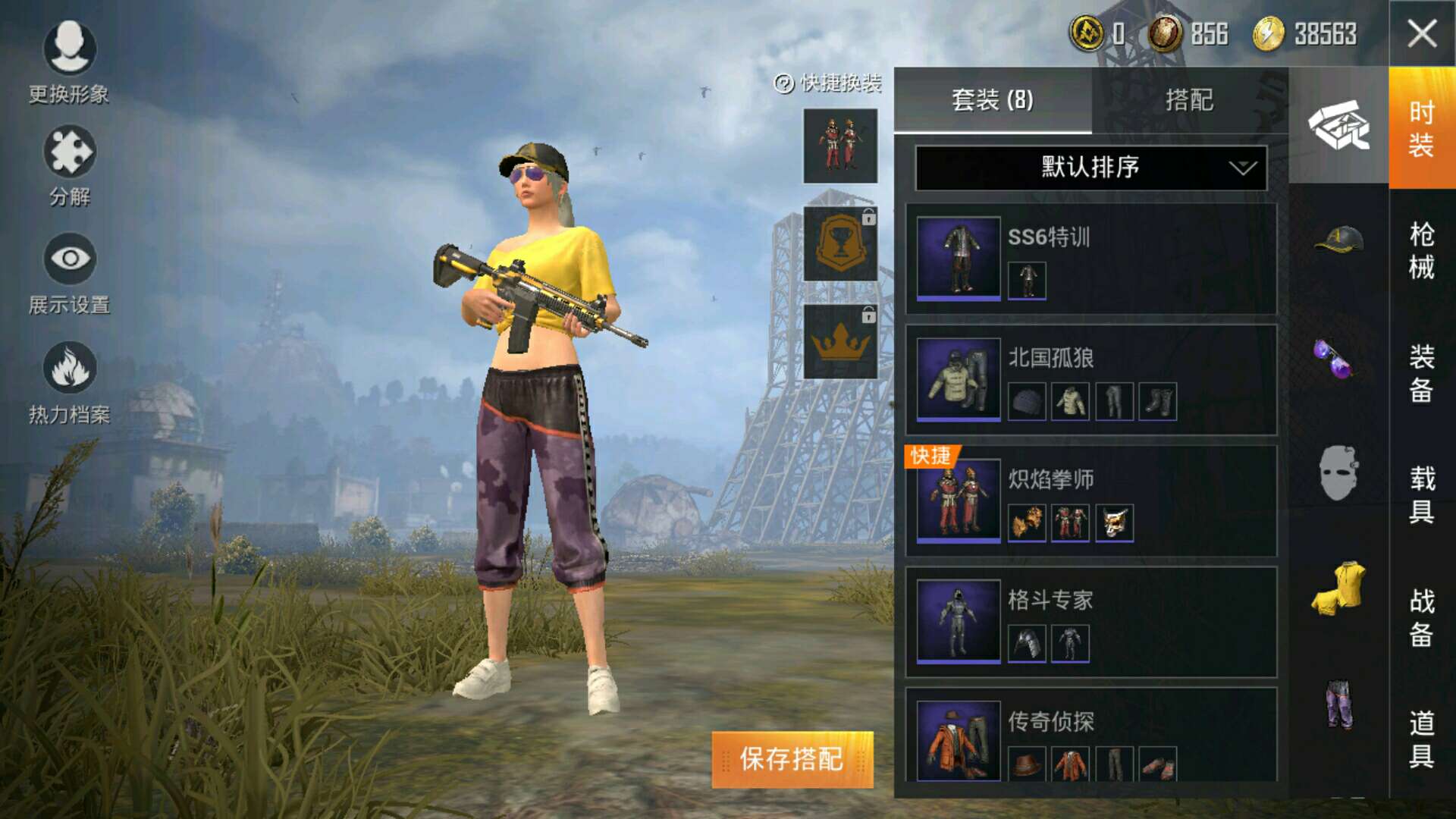Open 更换形象 appearance change
Screen dimensions: 1456x819
tap(69, 62)
